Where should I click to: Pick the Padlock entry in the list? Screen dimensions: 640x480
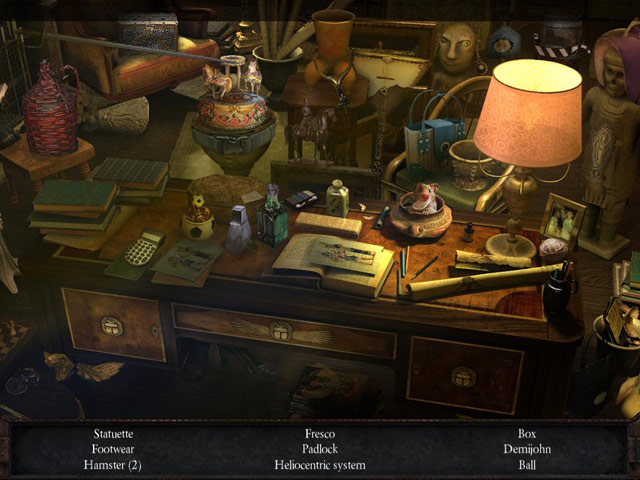(320, 449)
